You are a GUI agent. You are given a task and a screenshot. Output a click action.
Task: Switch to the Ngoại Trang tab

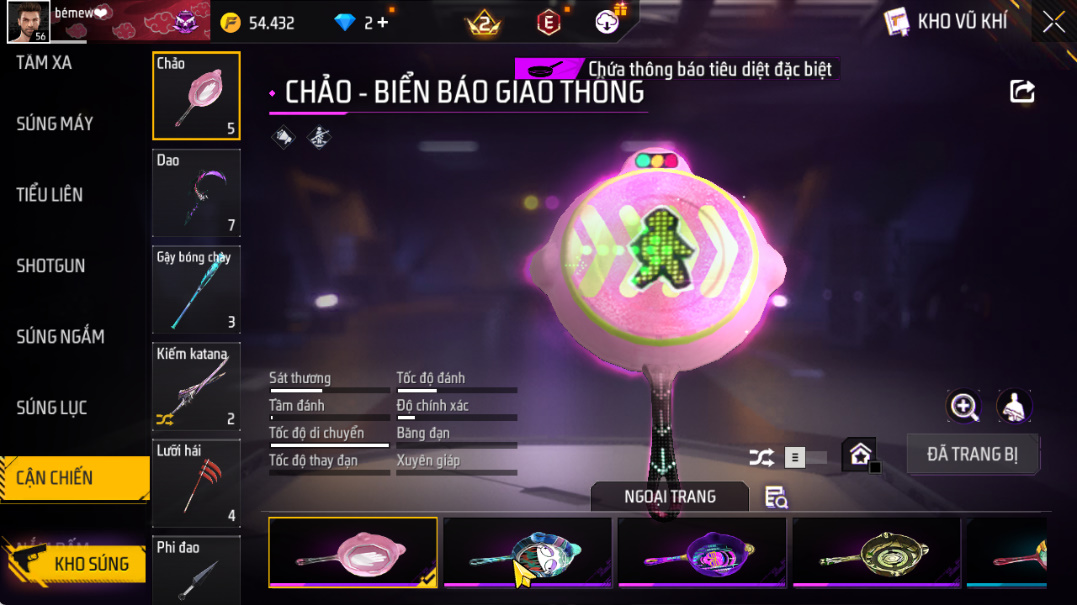pyautogui.click(x=669, y=497)
